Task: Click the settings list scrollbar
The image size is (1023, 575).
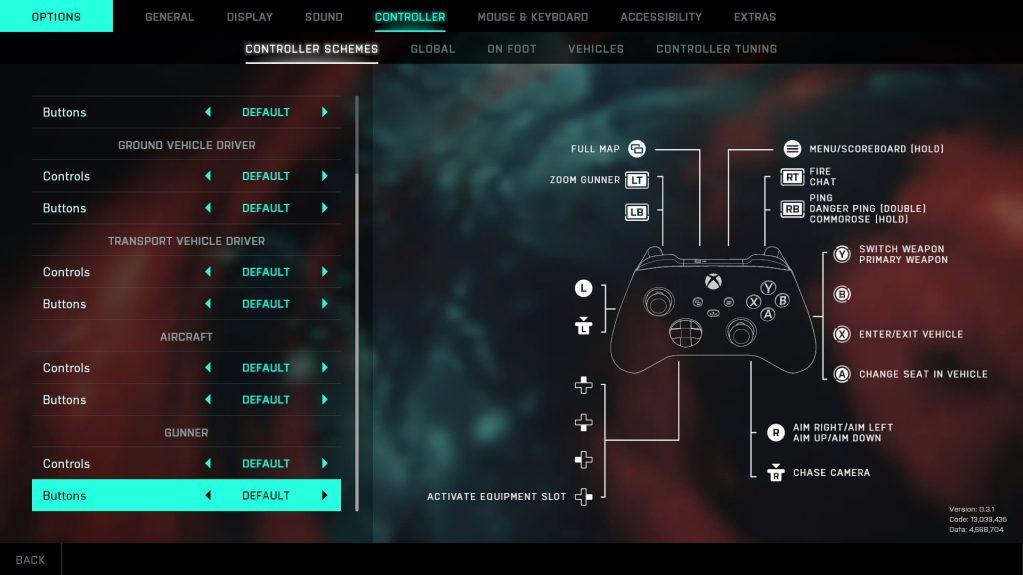Action: click(x=357, y=300)
